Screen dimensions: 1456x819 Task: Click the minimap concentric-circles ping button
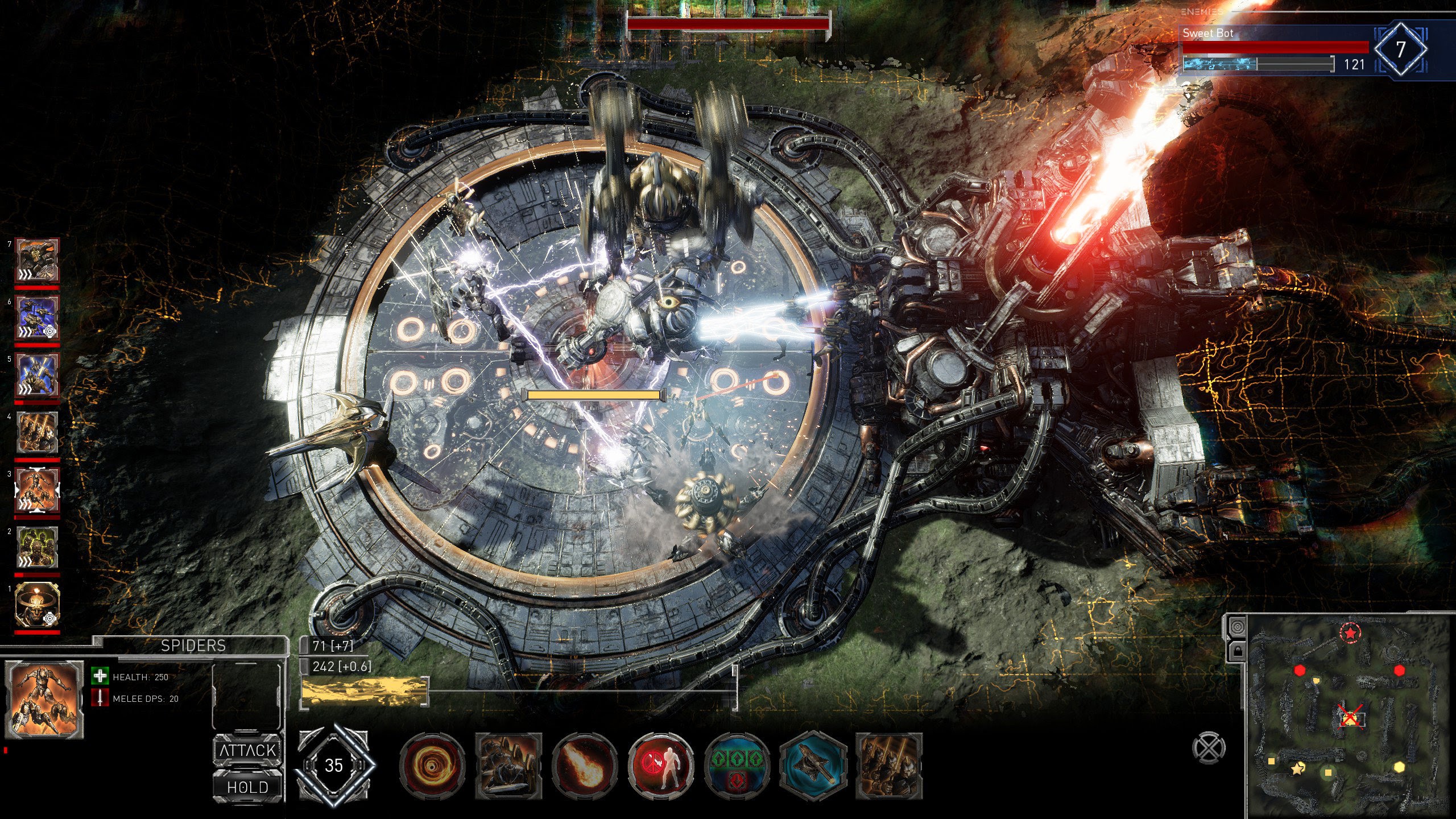[x=1237, y=627]
